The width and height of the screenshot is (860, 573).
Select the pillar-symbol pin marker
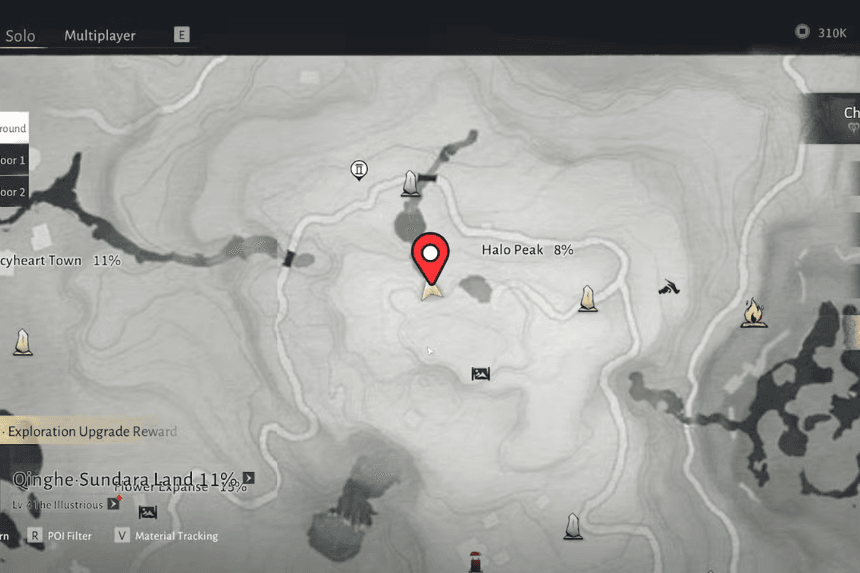(359, 170)
